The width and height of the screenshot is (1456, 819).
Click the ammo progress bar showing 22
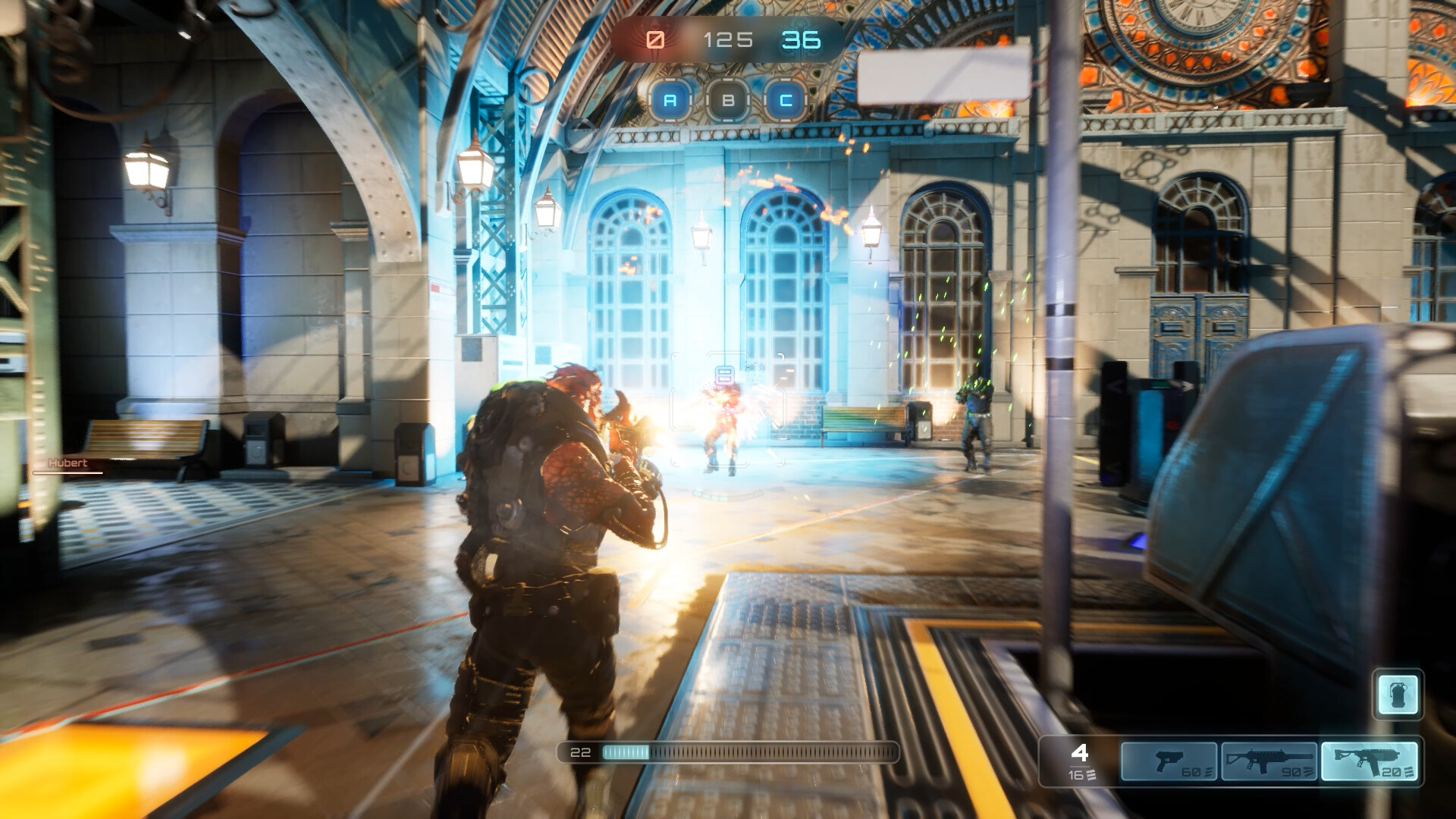click(x=728, y=753)
